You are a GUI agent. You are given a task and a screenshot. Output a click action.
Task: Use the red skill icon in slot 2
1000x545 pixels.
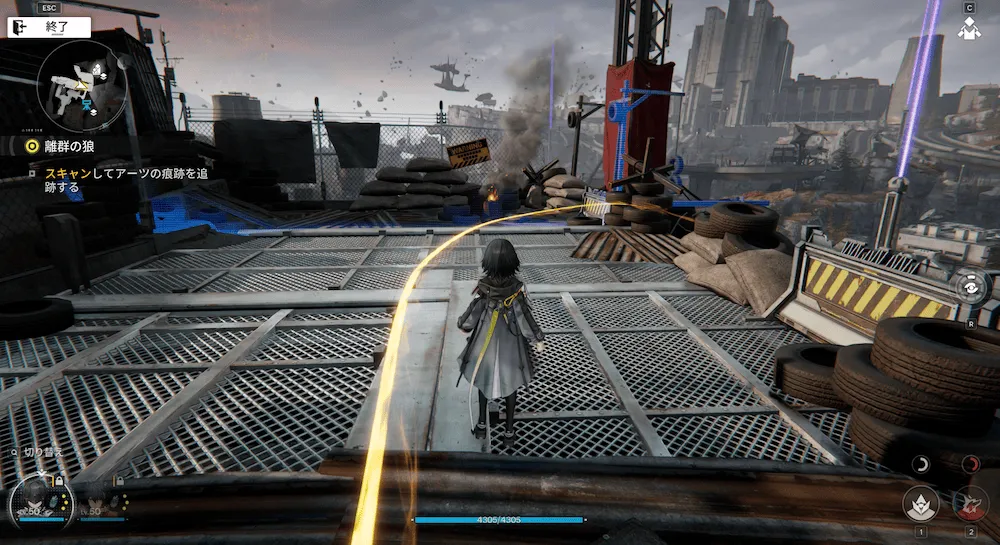pos(969,504)
